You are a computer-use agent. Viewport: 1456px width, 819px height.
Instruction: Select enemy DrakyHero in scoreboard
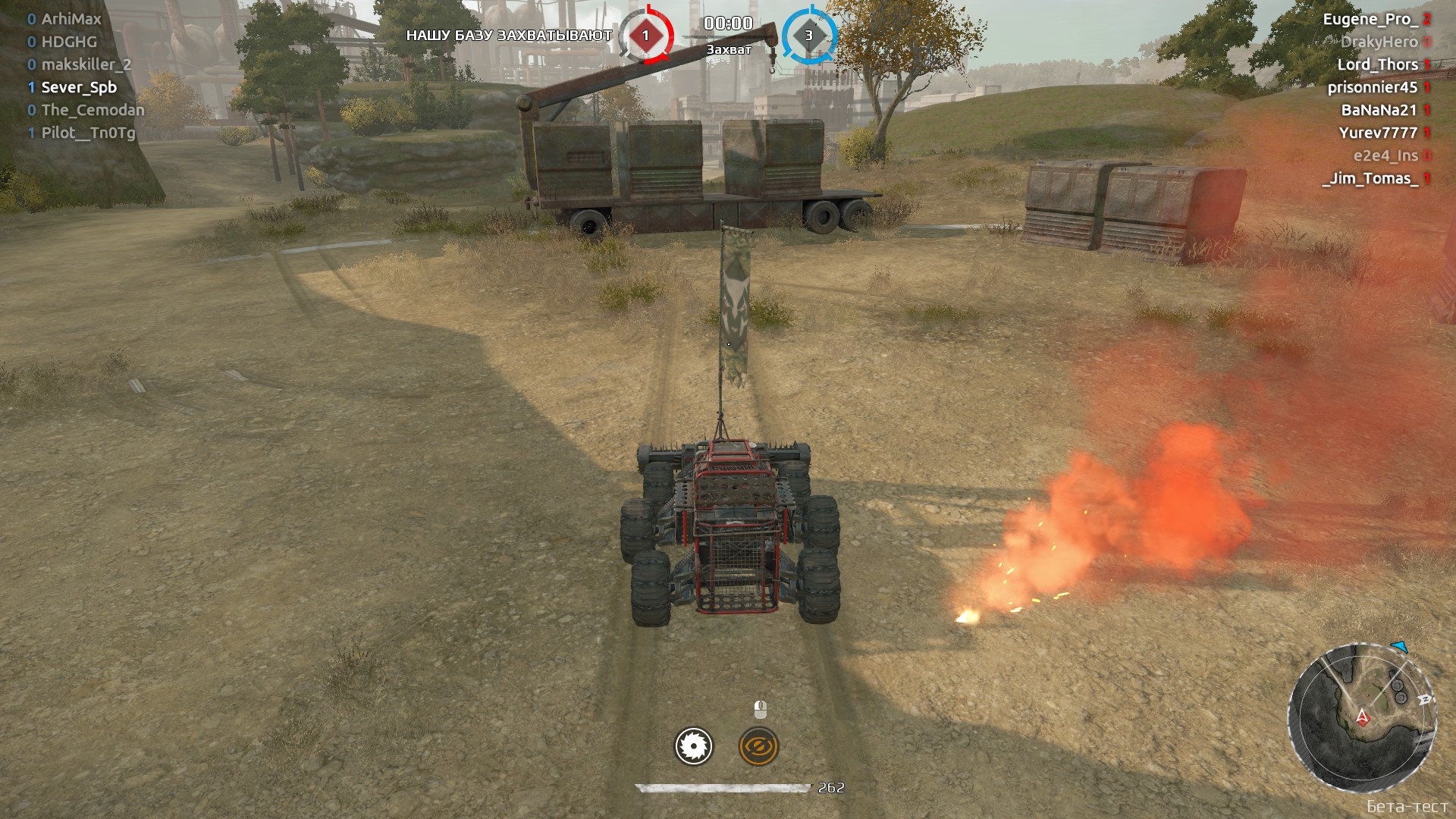coord(1379,42)
